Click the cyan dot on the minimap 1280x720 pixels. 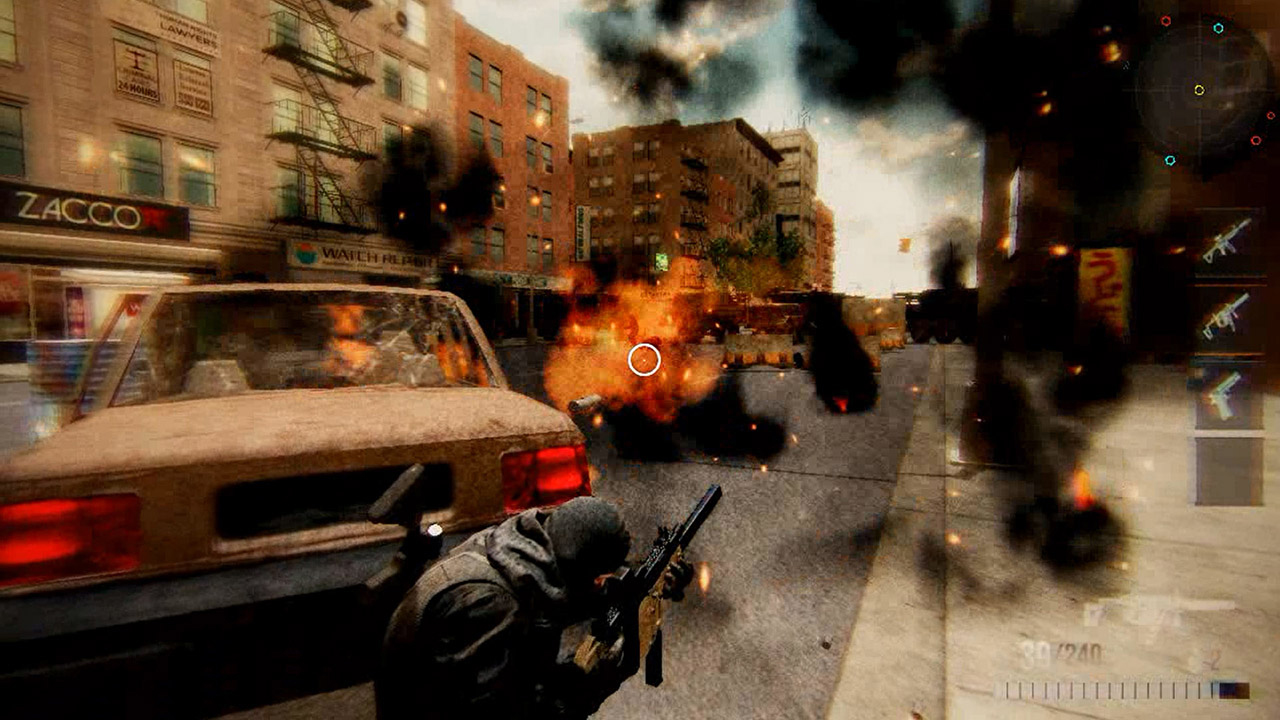[1219, 28]
